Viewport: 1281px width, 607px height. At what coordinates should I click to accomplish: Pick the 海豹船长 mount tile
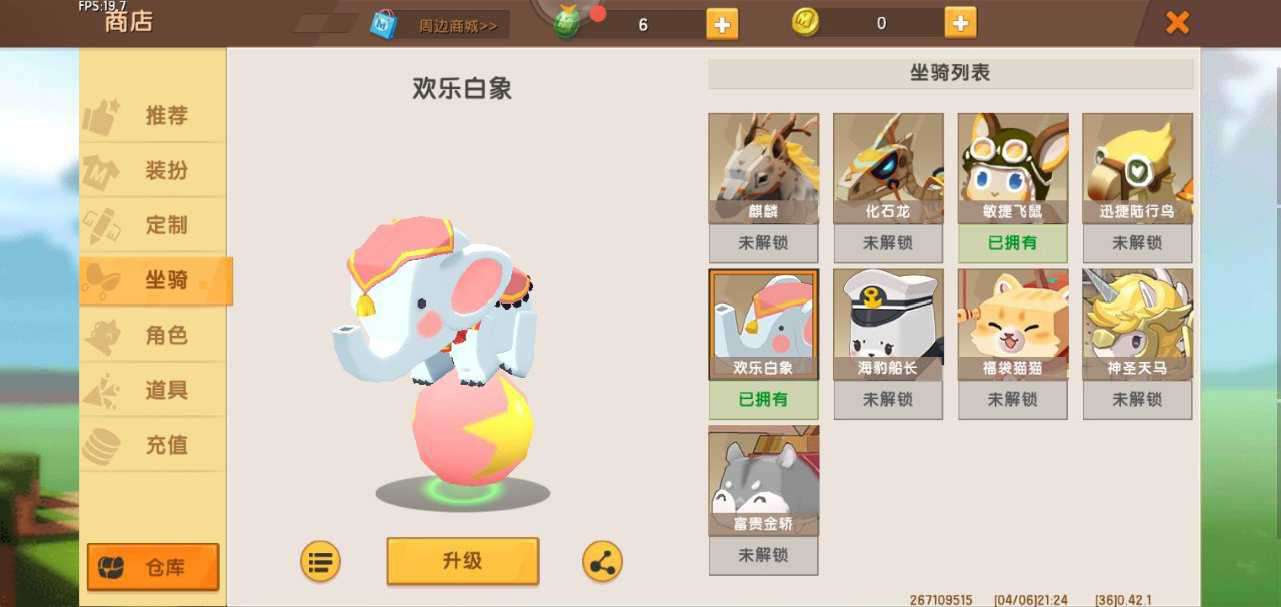coord(888,324)
